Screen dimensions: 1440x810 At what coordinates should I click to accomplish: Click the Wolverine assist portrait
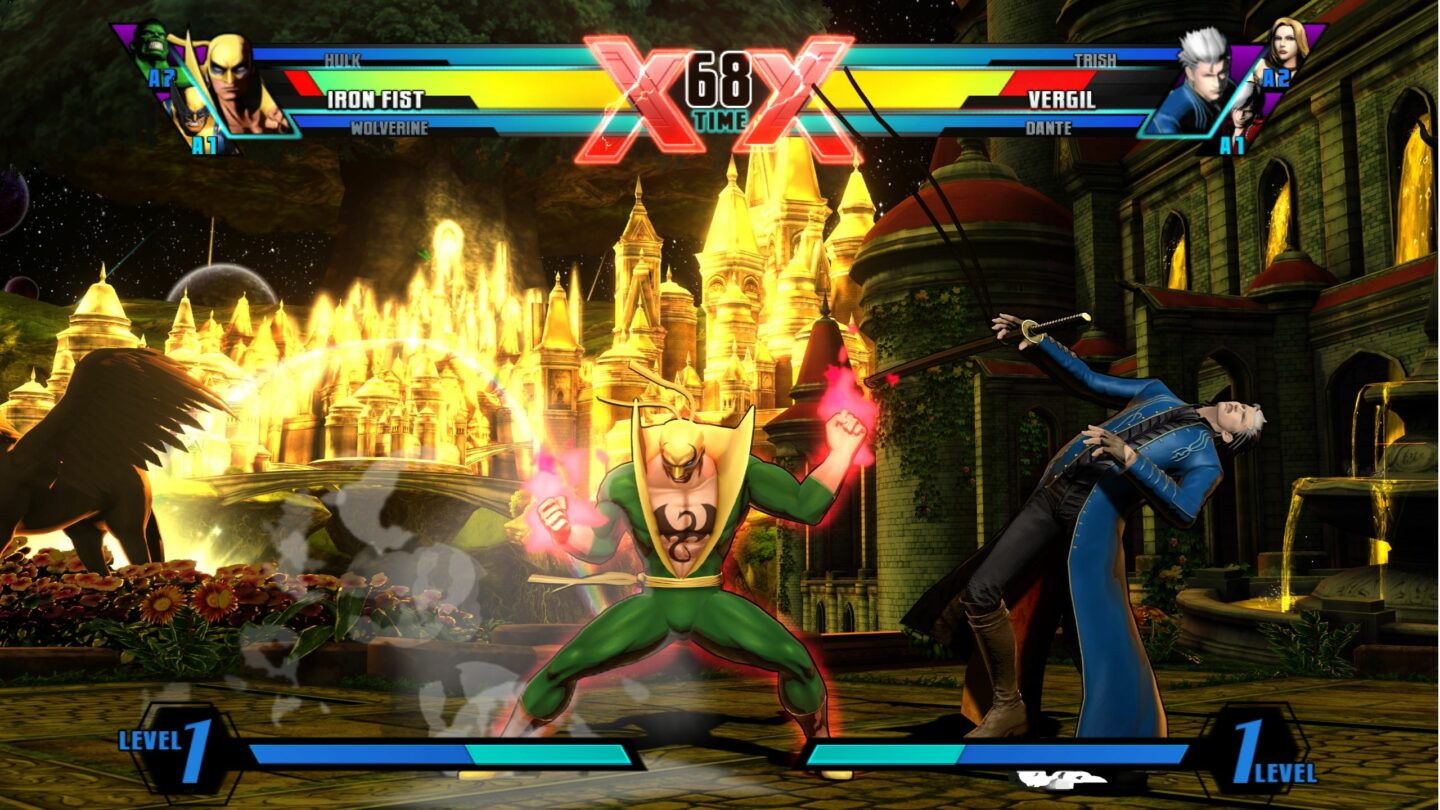pyautogui.click(x=193, y=118)
